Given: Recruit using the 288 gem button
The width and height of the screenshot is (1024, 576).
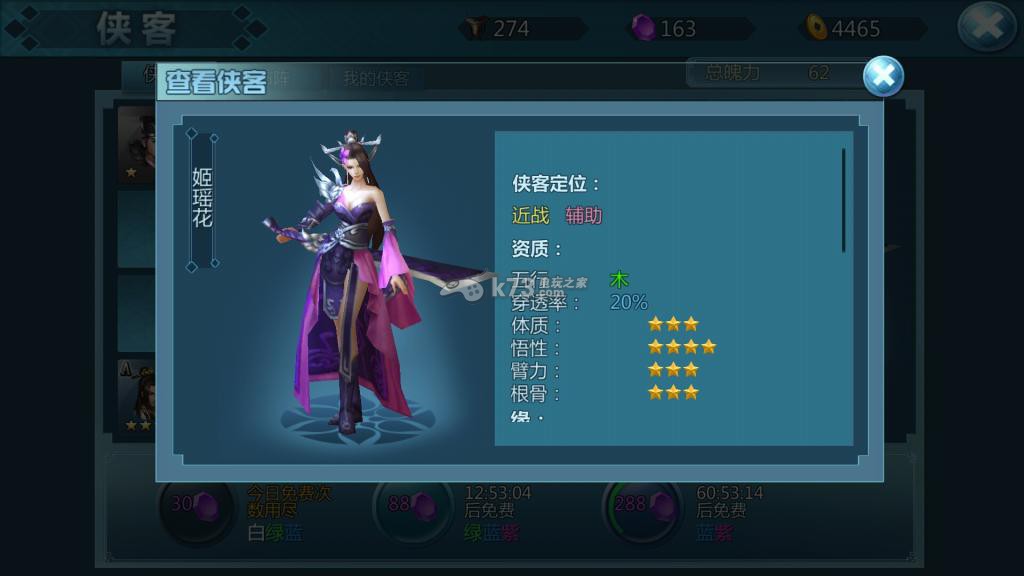Looking at the screenshot, I should (x=641, y=506).
